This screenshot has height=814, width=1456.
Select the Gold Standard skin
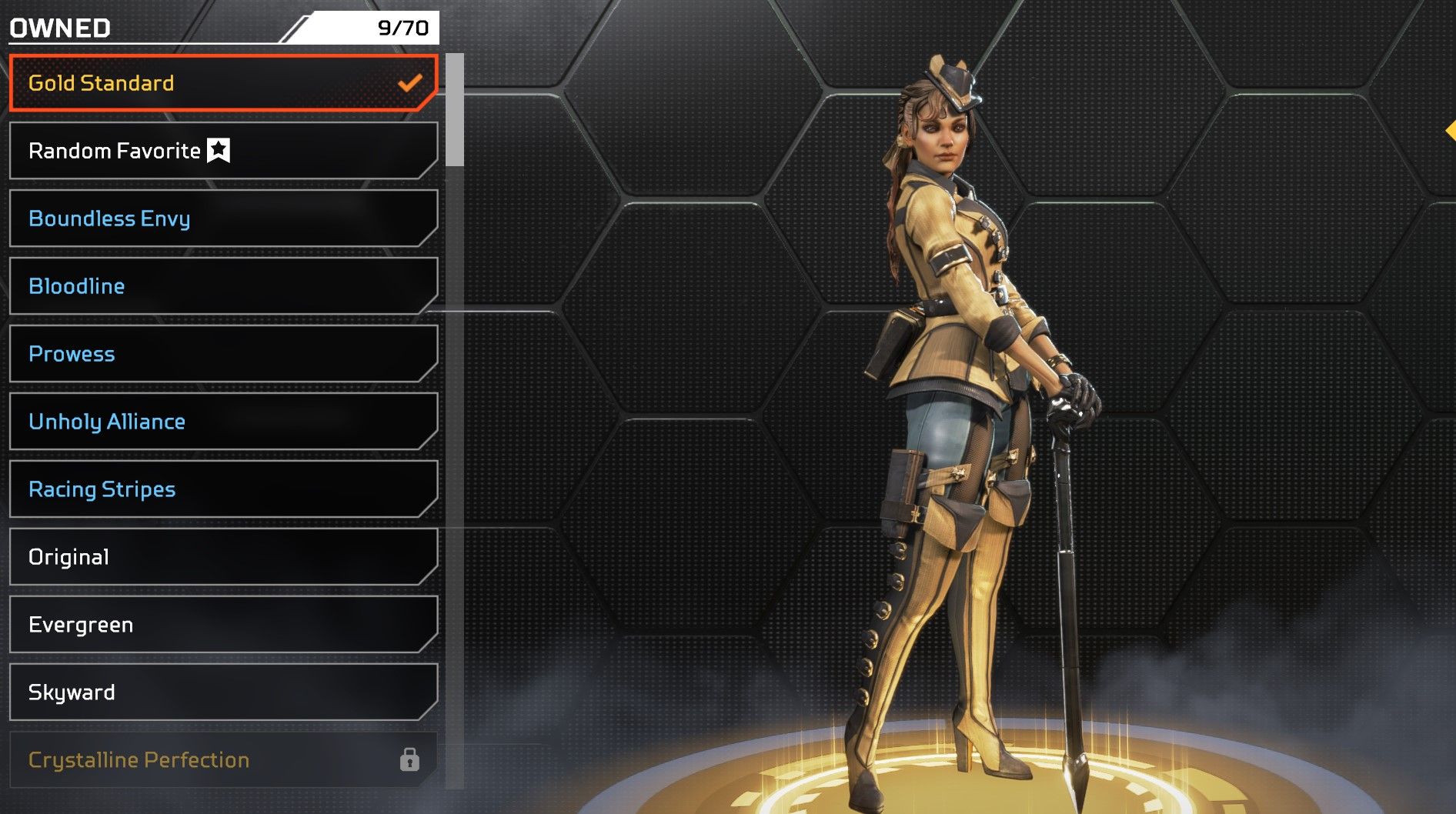coord(223,83)
